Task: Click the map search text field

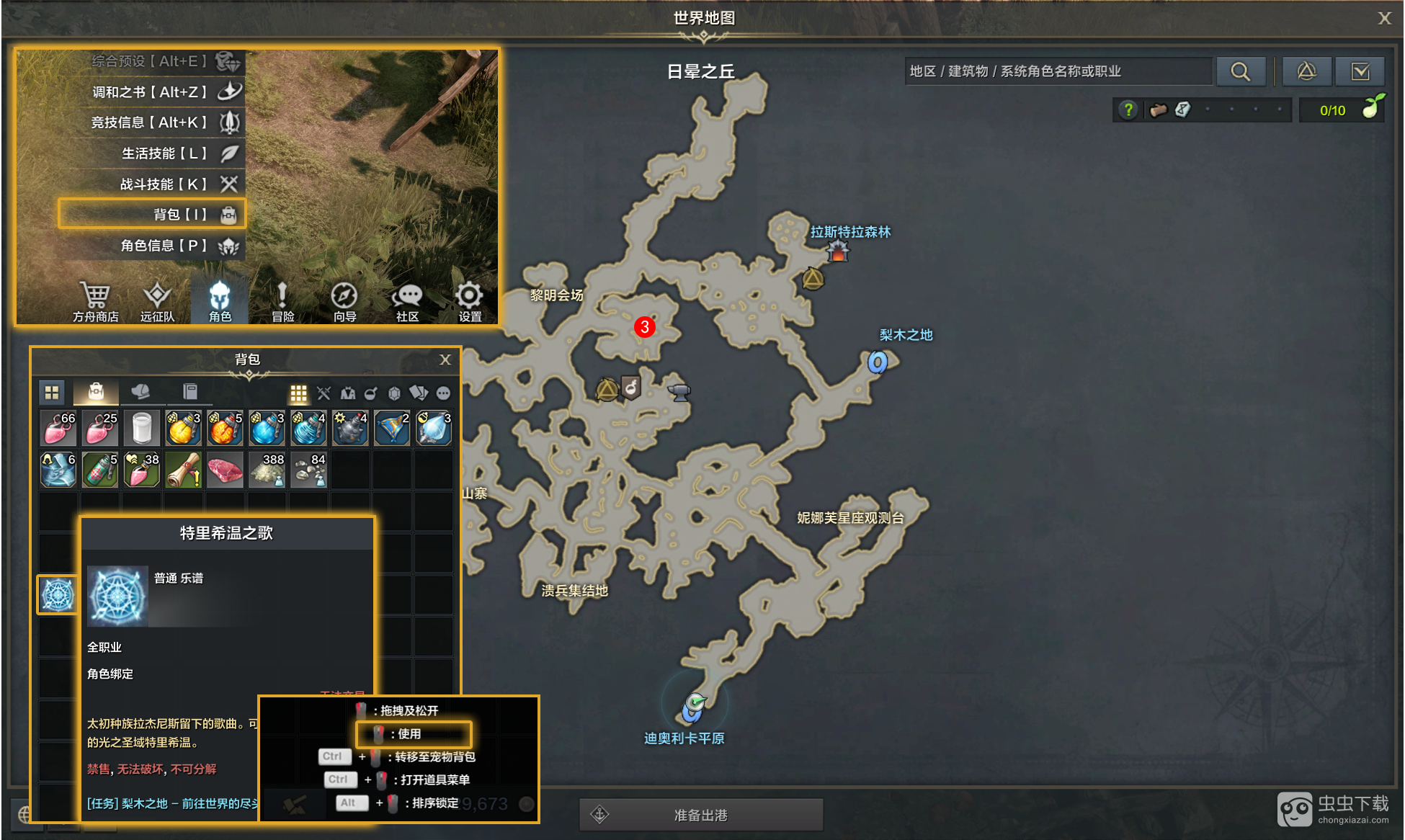Action: (x=1058, y=71)
